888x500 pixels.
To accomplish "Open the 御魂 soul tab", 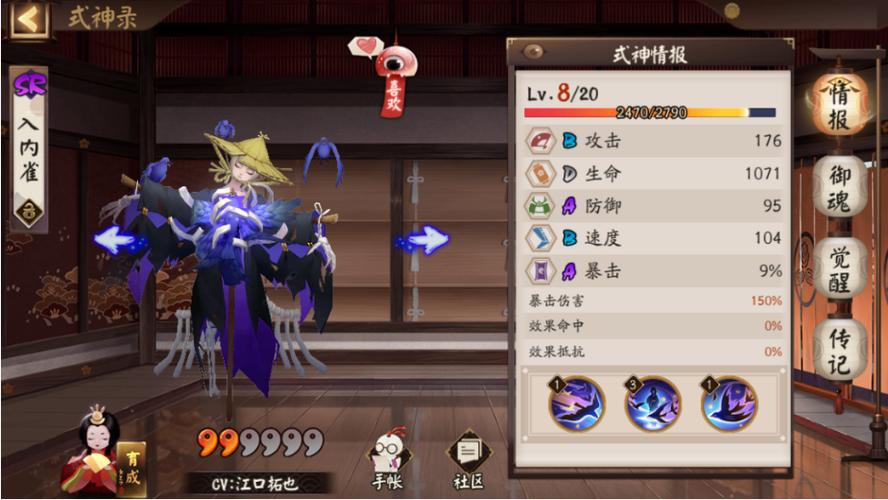I will (x=840, y=188).
